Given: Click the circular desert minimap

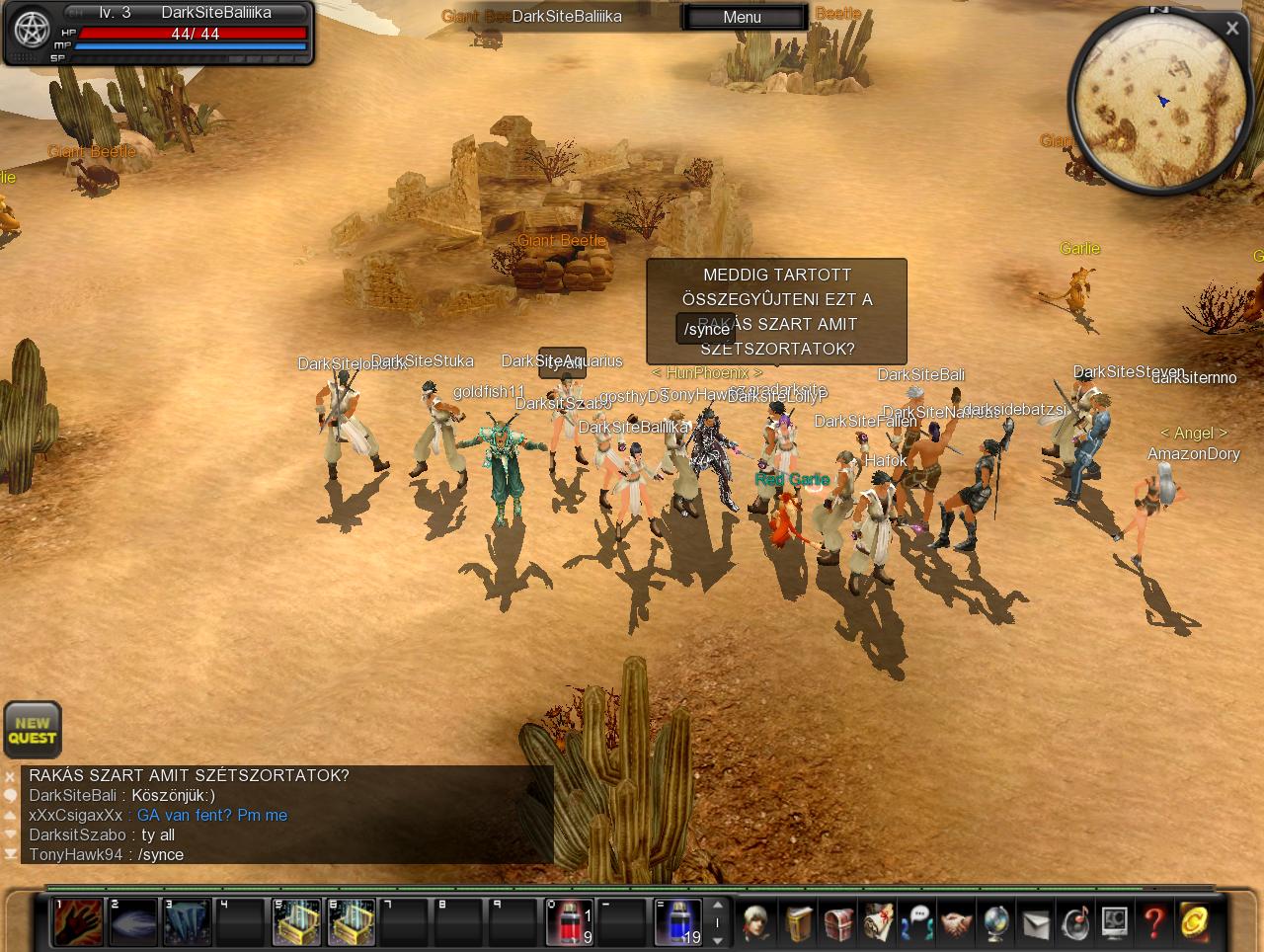Looking at the screenshot, I should [x=1158, y=102].
